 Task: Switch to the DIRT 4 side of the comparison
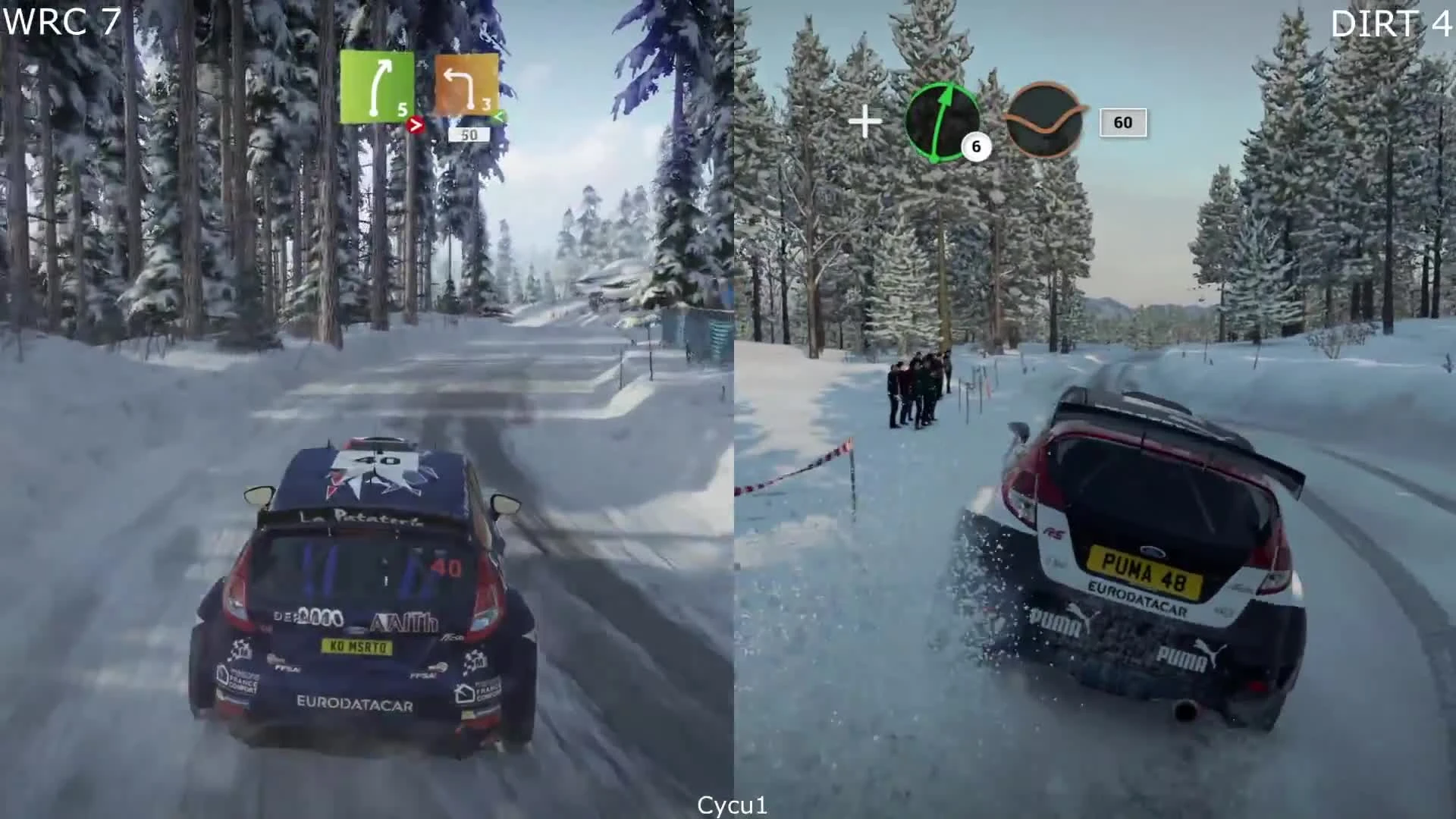1092,409
